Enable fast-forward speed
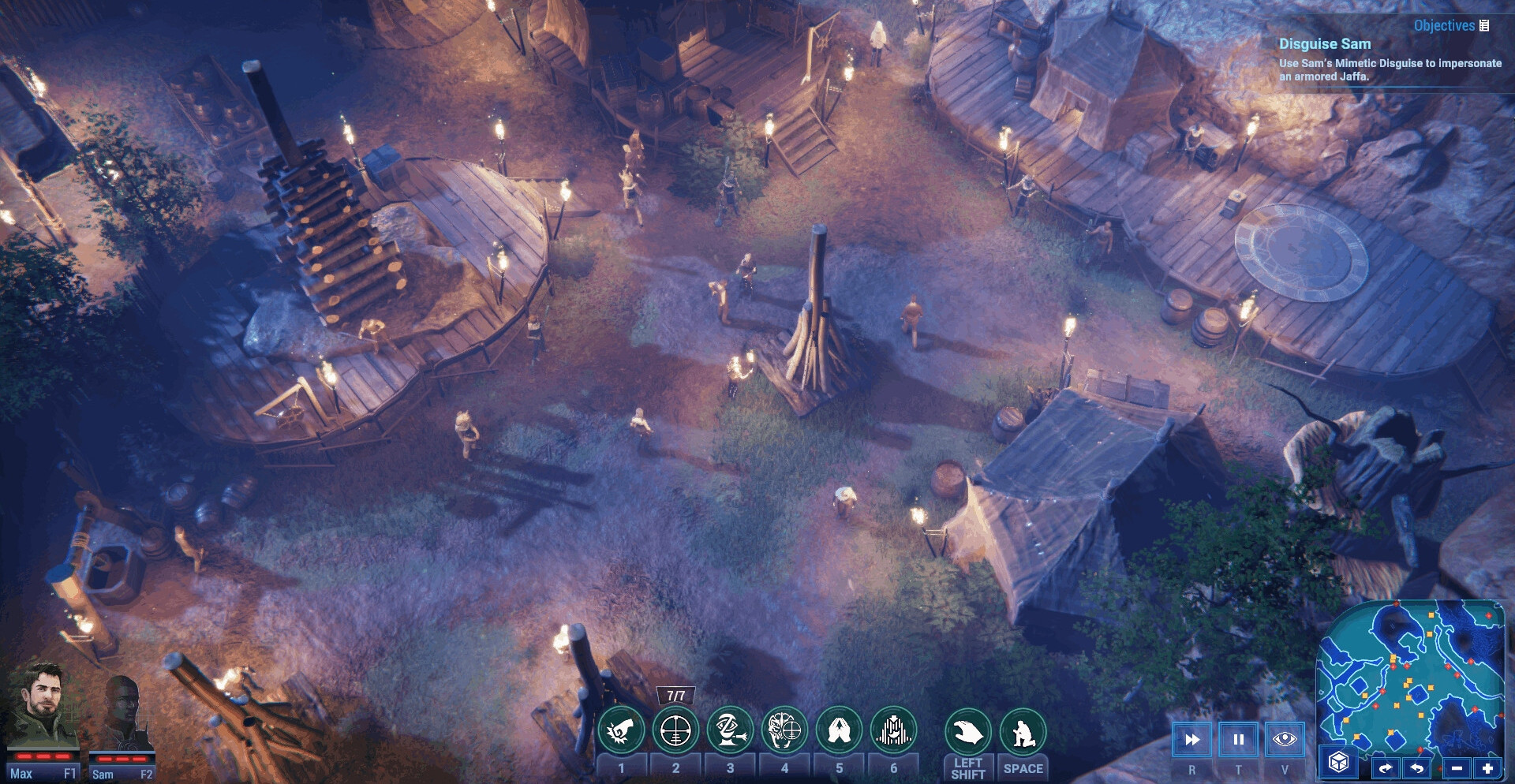This screenshot has width=1515, height=784. (x=1191, y=740)
